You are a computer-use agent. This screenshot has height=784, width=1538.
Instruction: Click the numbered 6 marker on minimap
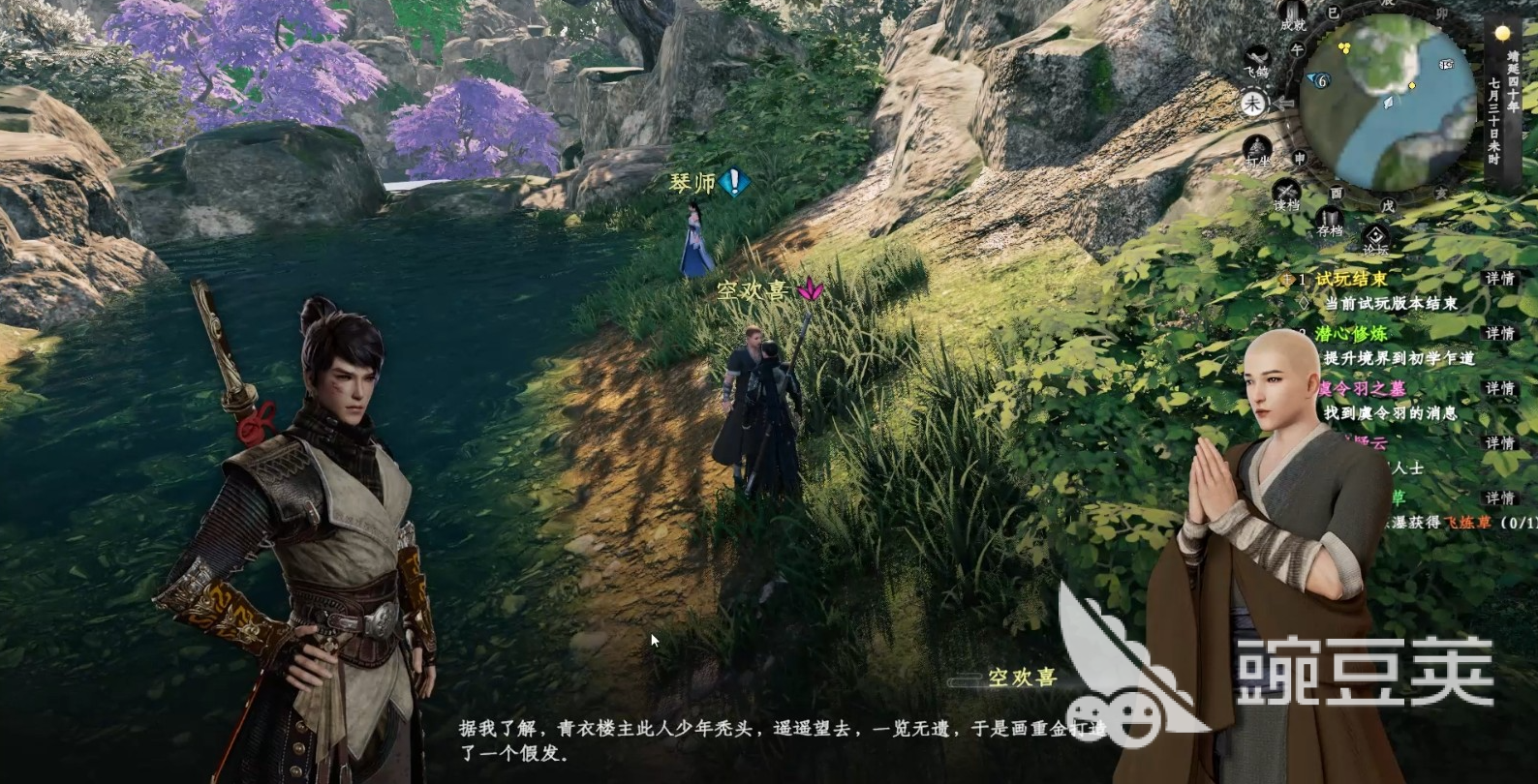point(1320,80)
